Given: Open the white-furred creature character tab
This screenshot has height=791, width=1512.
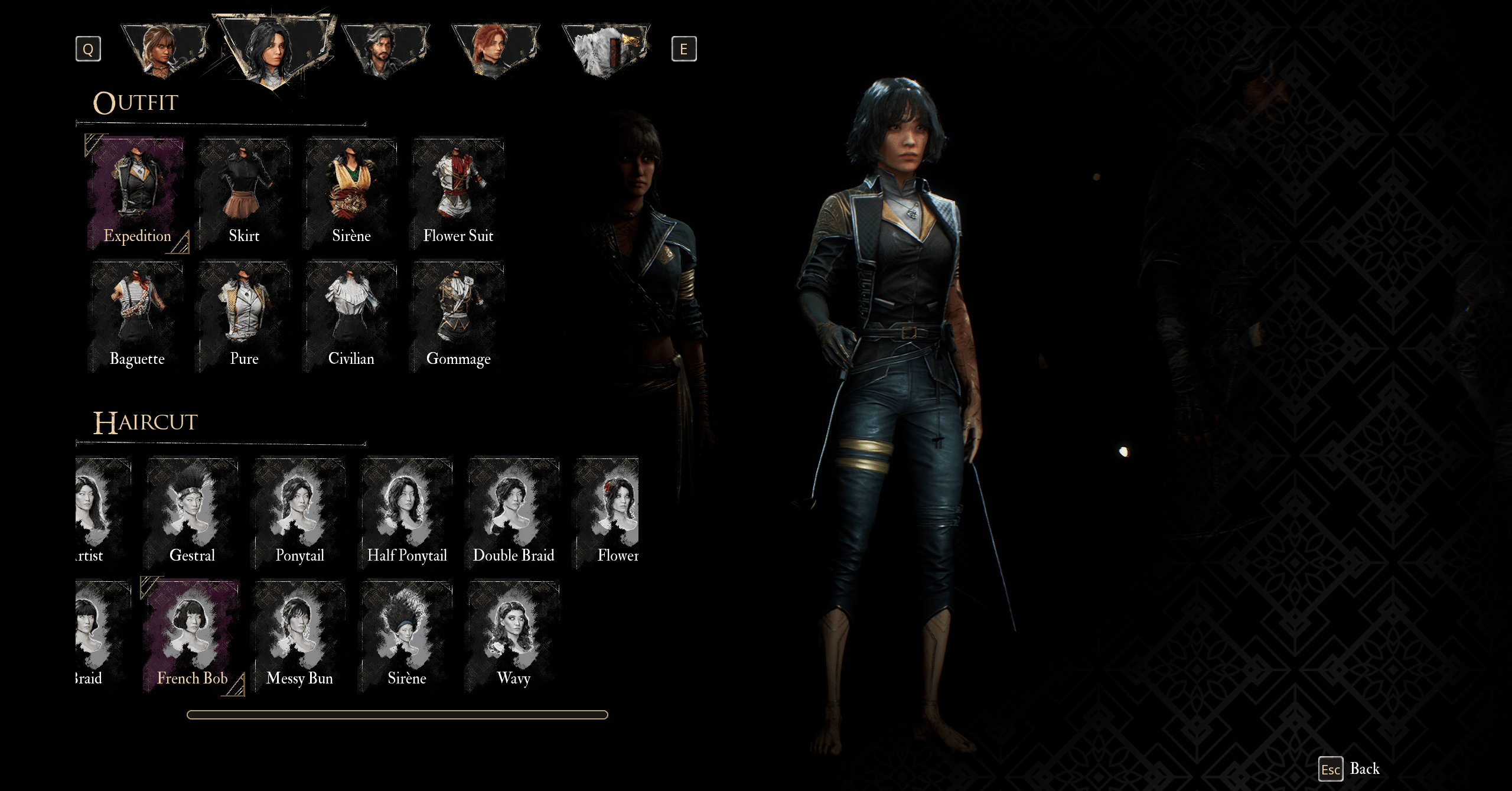Looking at the screenshot, I should tap(605, 50).
